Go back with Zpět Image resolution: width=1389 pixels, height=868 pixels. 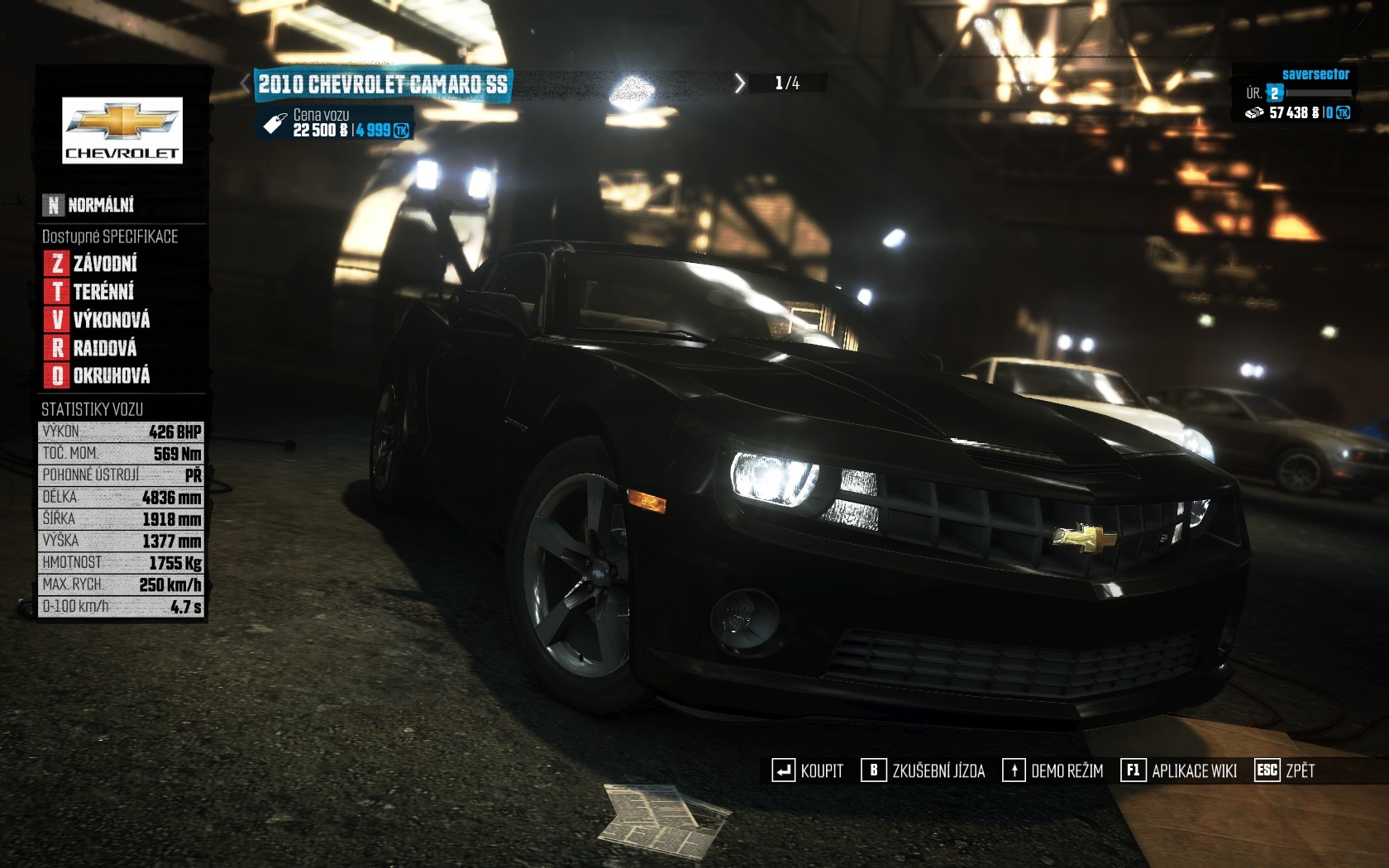[1285, 770]
